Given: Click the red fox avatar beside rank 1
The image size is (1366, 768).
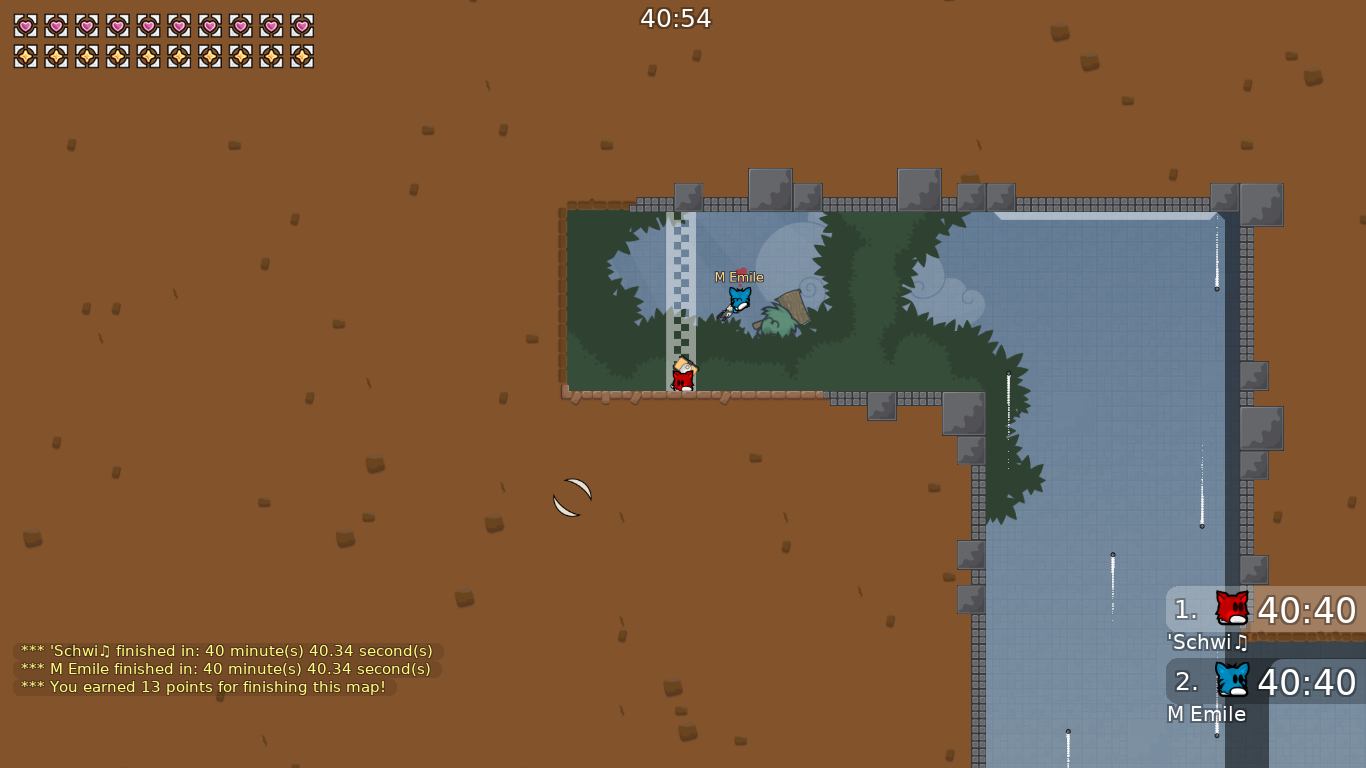Looking at the screenshot, I should [1232, 605].
